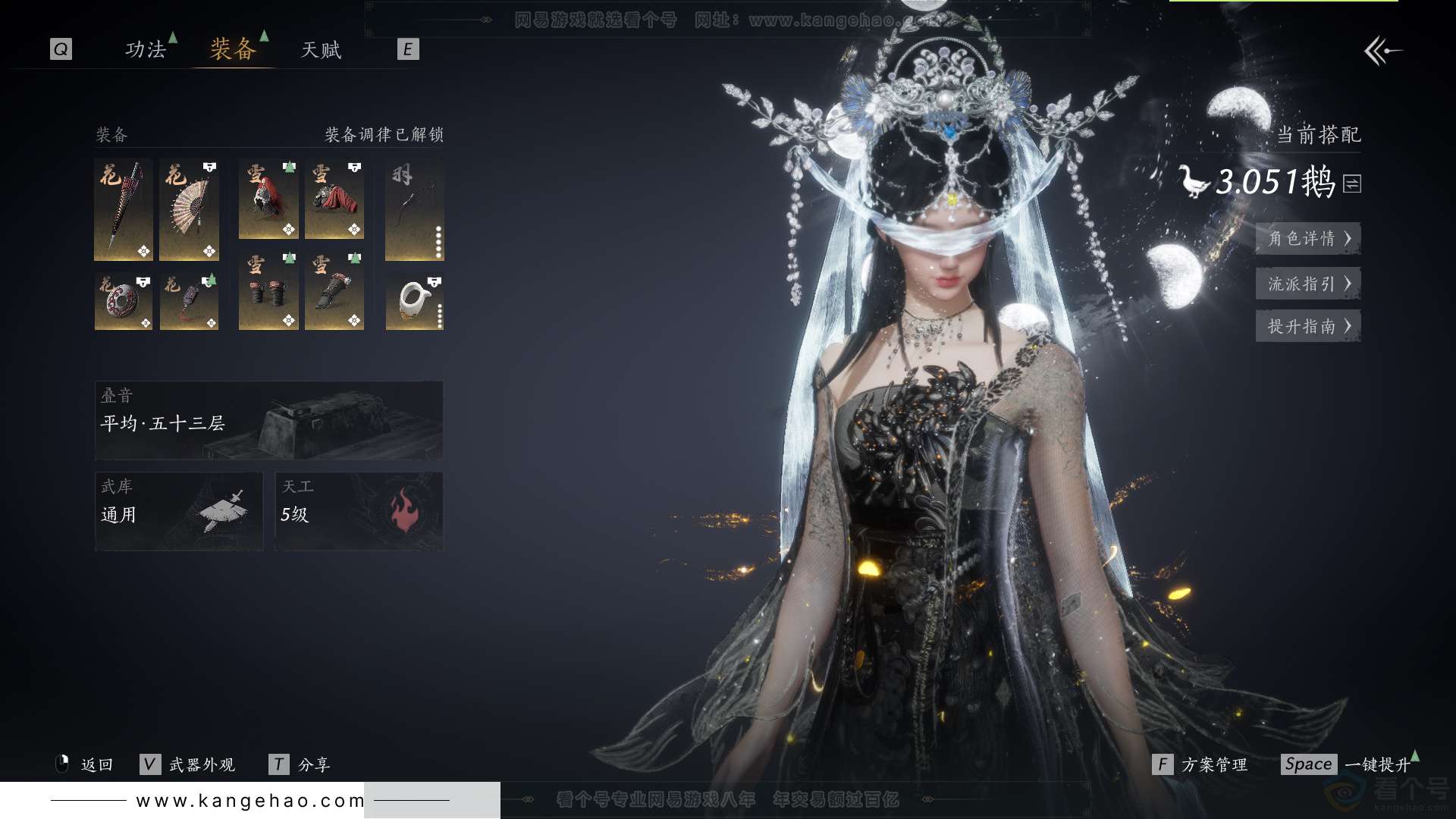
Task: Select the white jade ring slot
Action: (414, 302)
